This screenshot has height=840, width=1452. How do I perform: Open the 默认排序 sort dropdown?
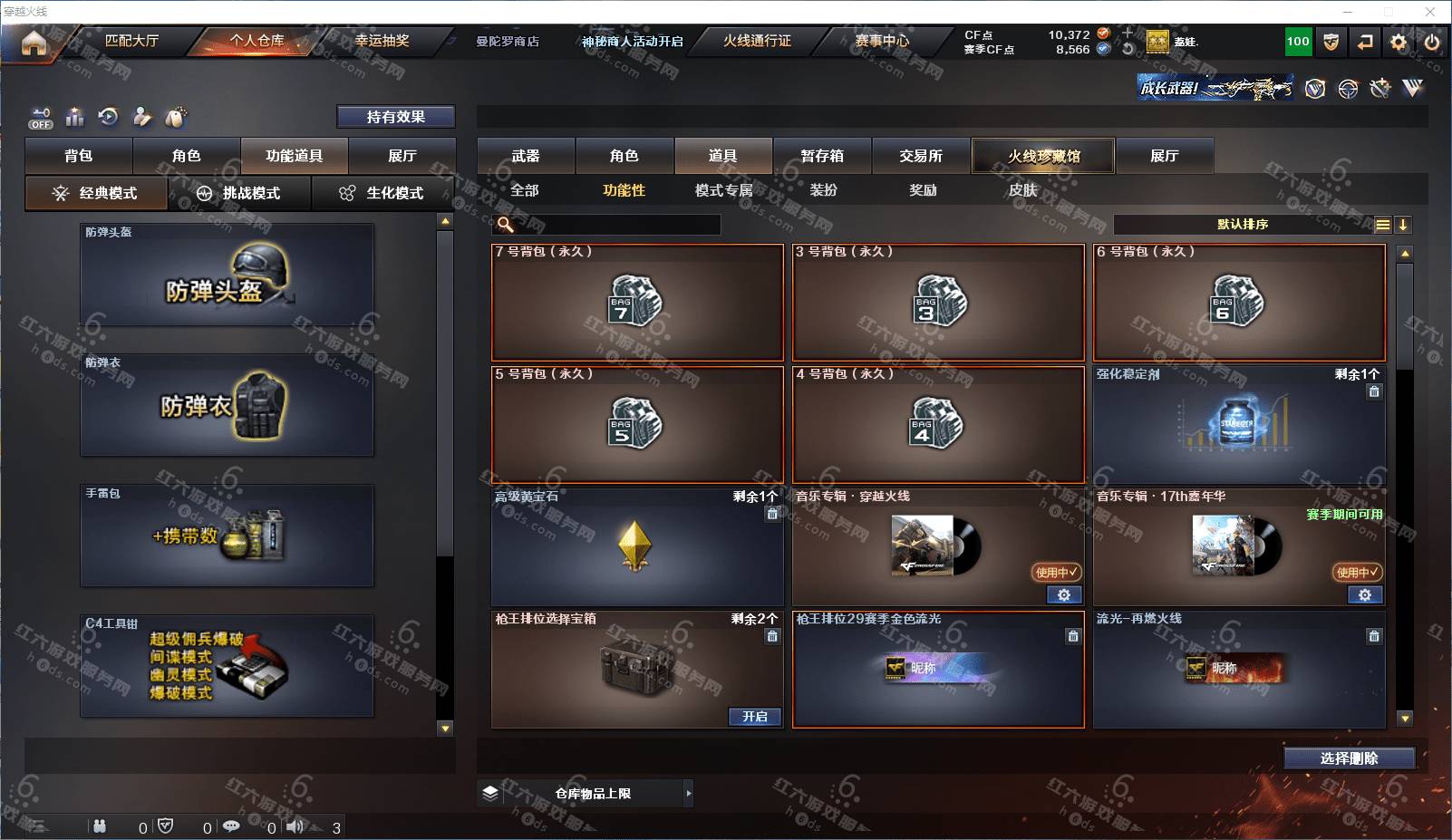coord(1243,225)
